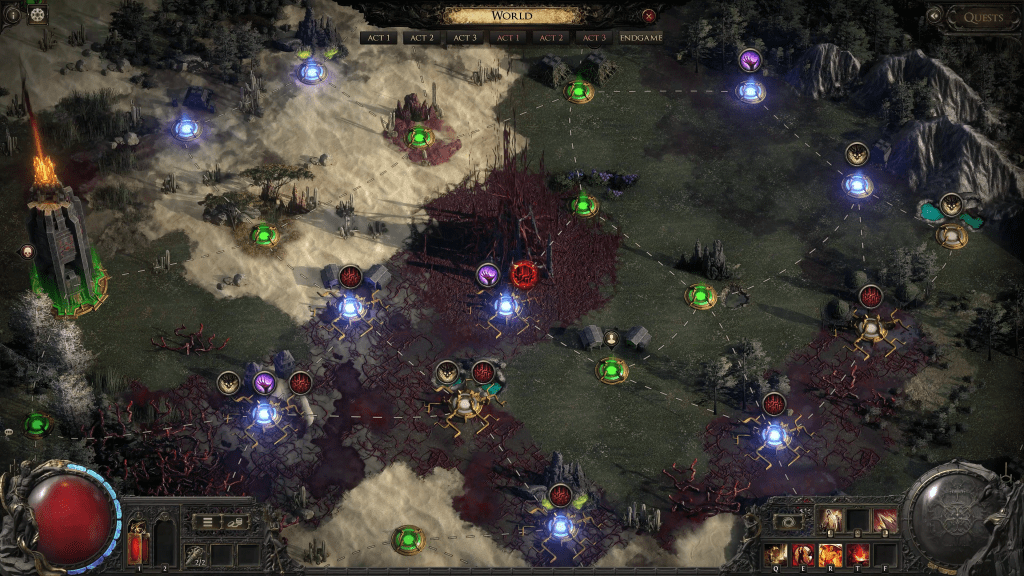This screenshot has width=1024, height=576.
Task: Activate the skill bound to Q
Action: [776, 552]
